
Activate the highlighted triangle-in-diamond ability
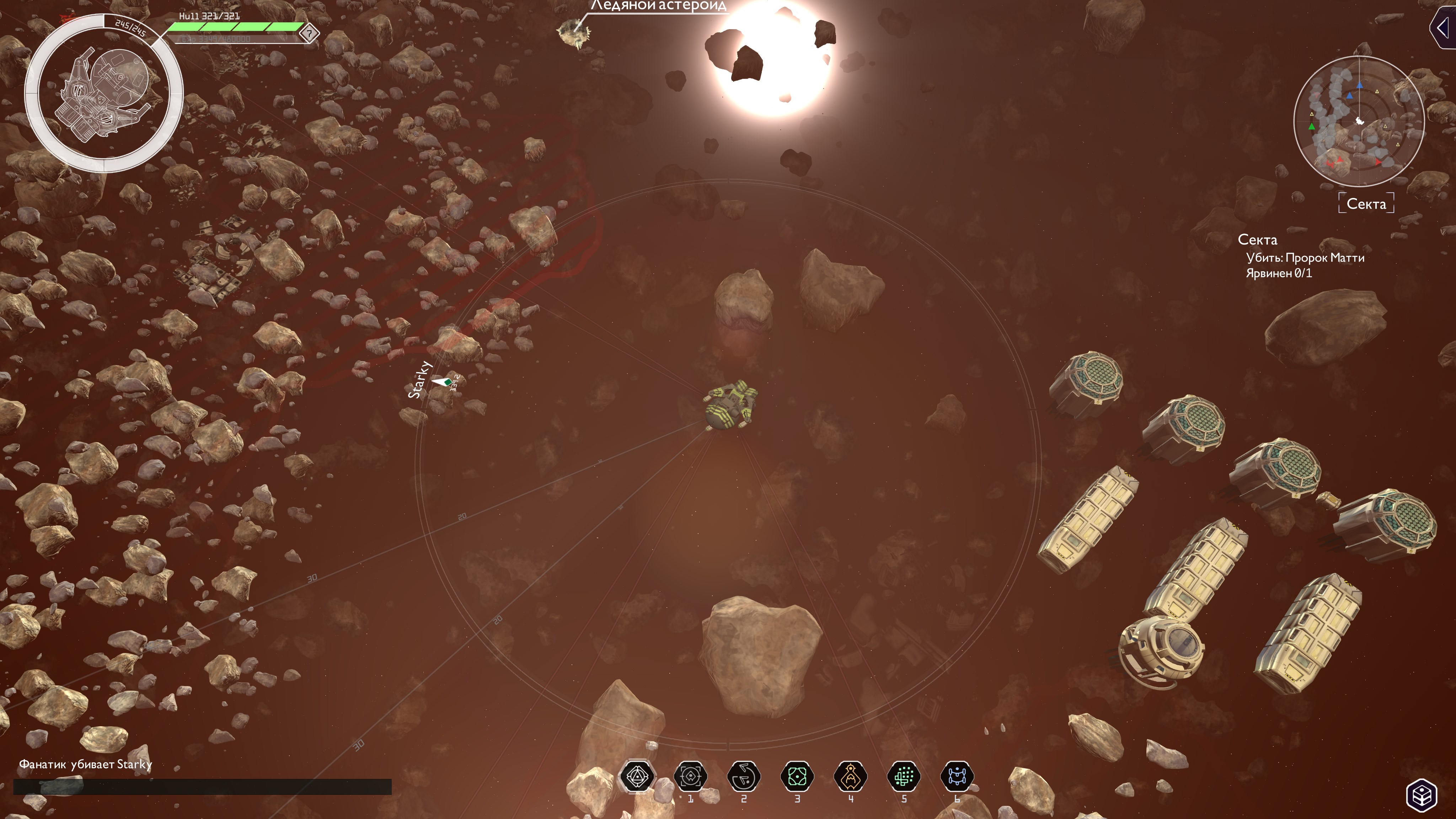[x=637, y=777]
